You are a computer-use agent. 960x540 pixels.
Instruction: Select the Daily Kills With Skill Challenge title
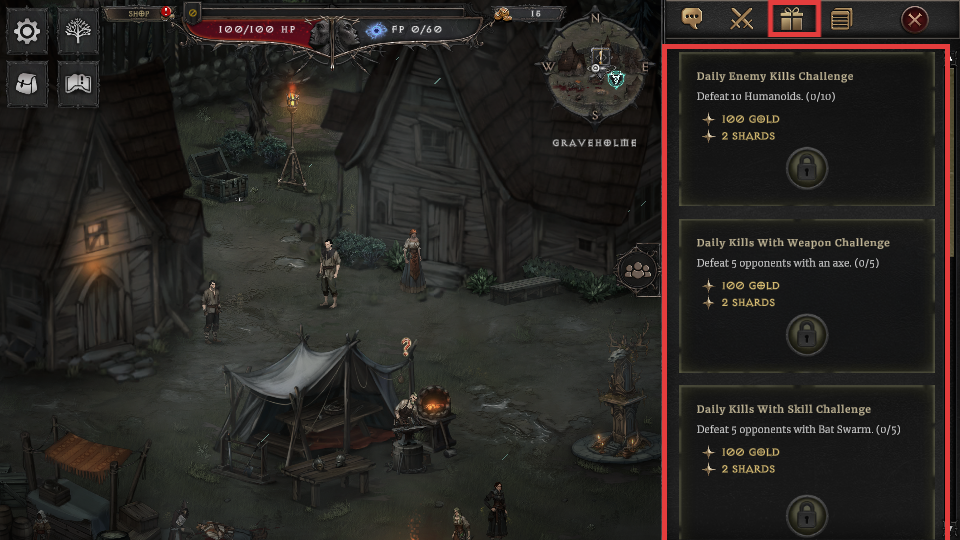[783, 409]
